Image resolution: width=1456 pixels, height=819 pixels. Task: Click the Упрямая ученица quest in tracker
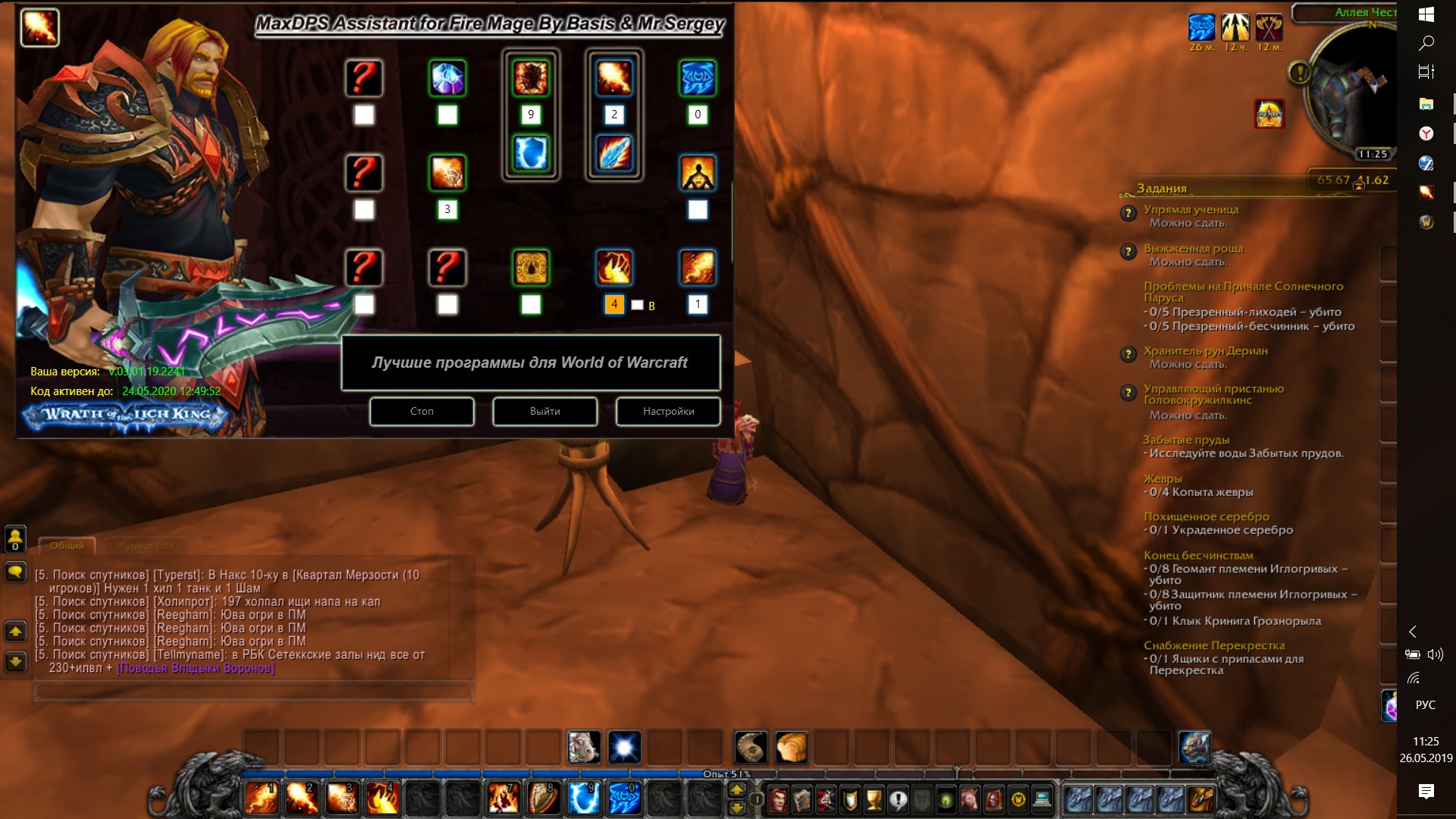point(1191,209)
